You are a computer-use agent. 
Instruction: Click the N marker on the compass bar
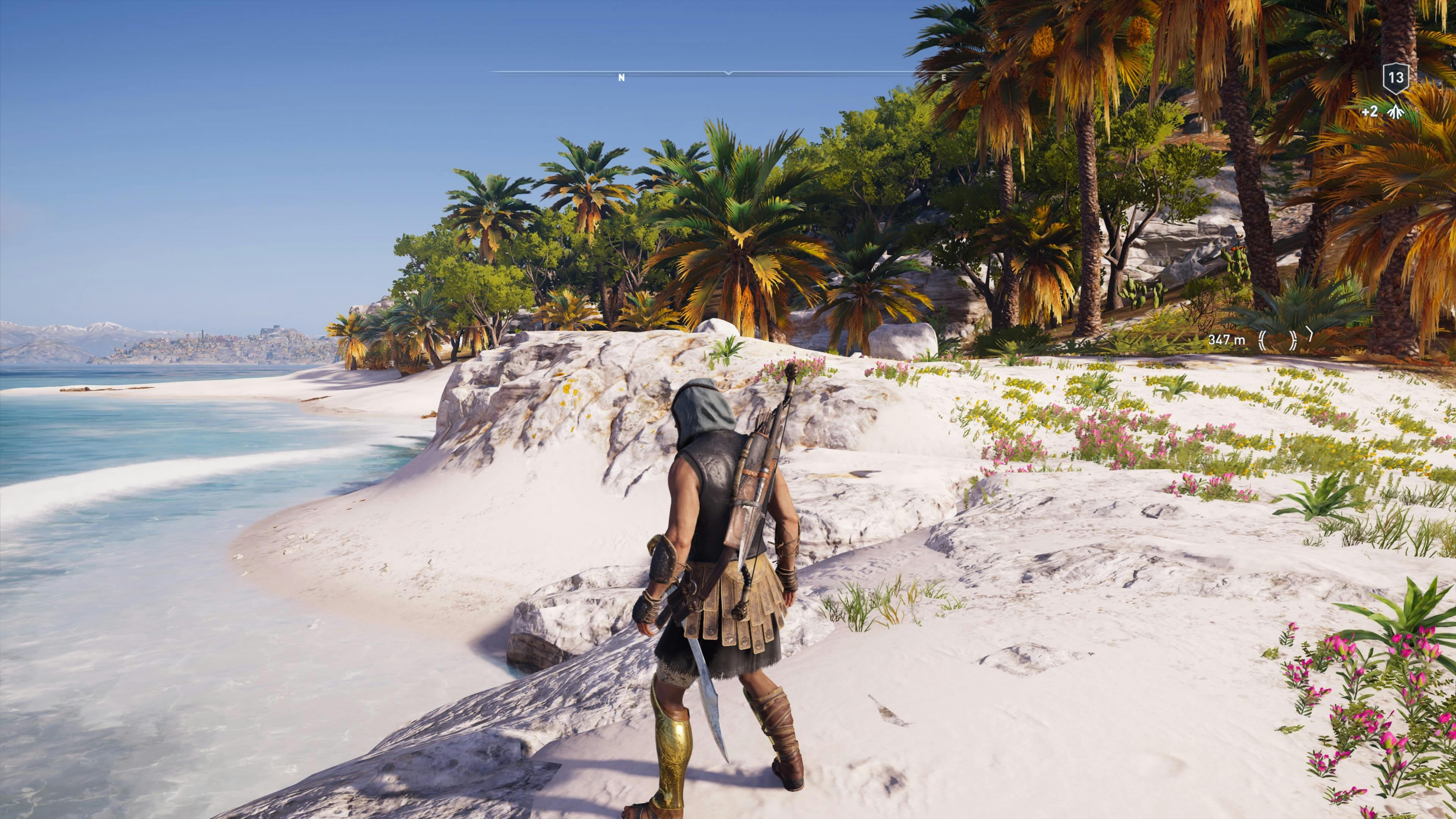click(x=622, y=78)
